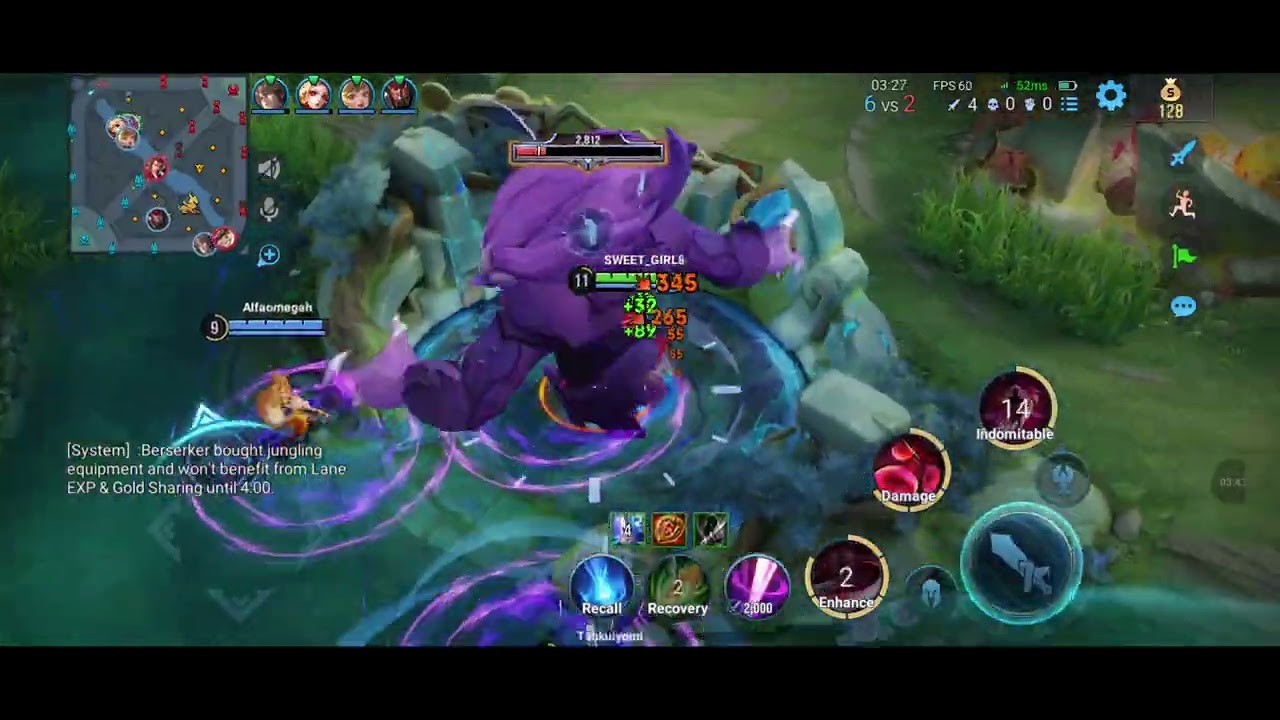
Task: Open the settings gear menu
Action: (x=1111, y=96)
